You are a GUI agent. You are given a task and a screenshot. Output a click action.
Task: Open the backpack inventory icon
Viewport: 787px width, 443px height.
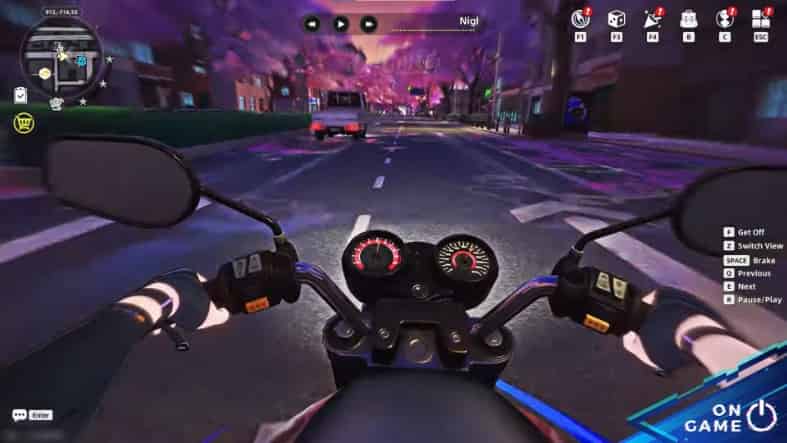pyautogui.click(x=689, y=19)
